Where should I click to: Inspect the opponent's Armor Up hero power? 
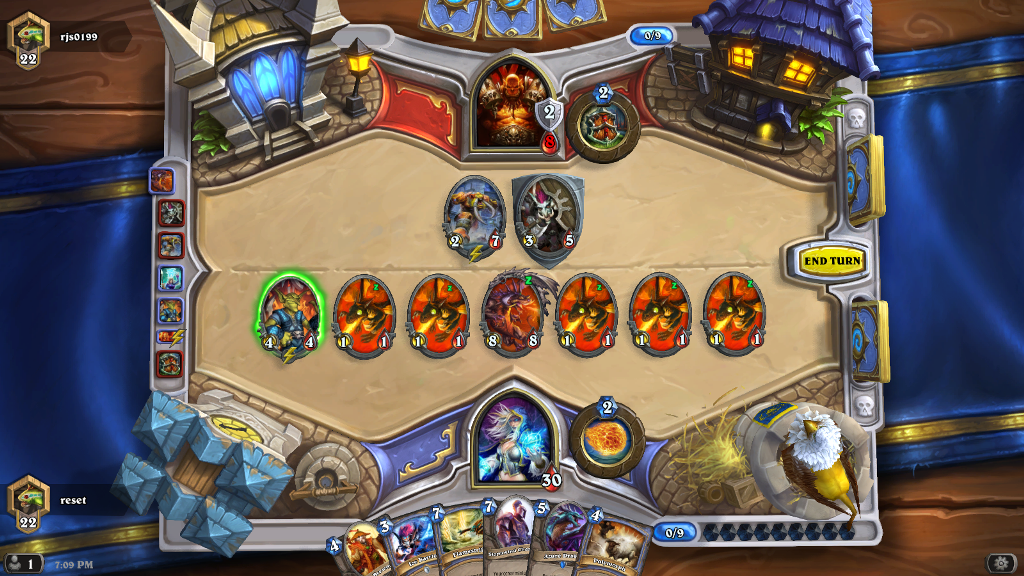click(603, 126)
